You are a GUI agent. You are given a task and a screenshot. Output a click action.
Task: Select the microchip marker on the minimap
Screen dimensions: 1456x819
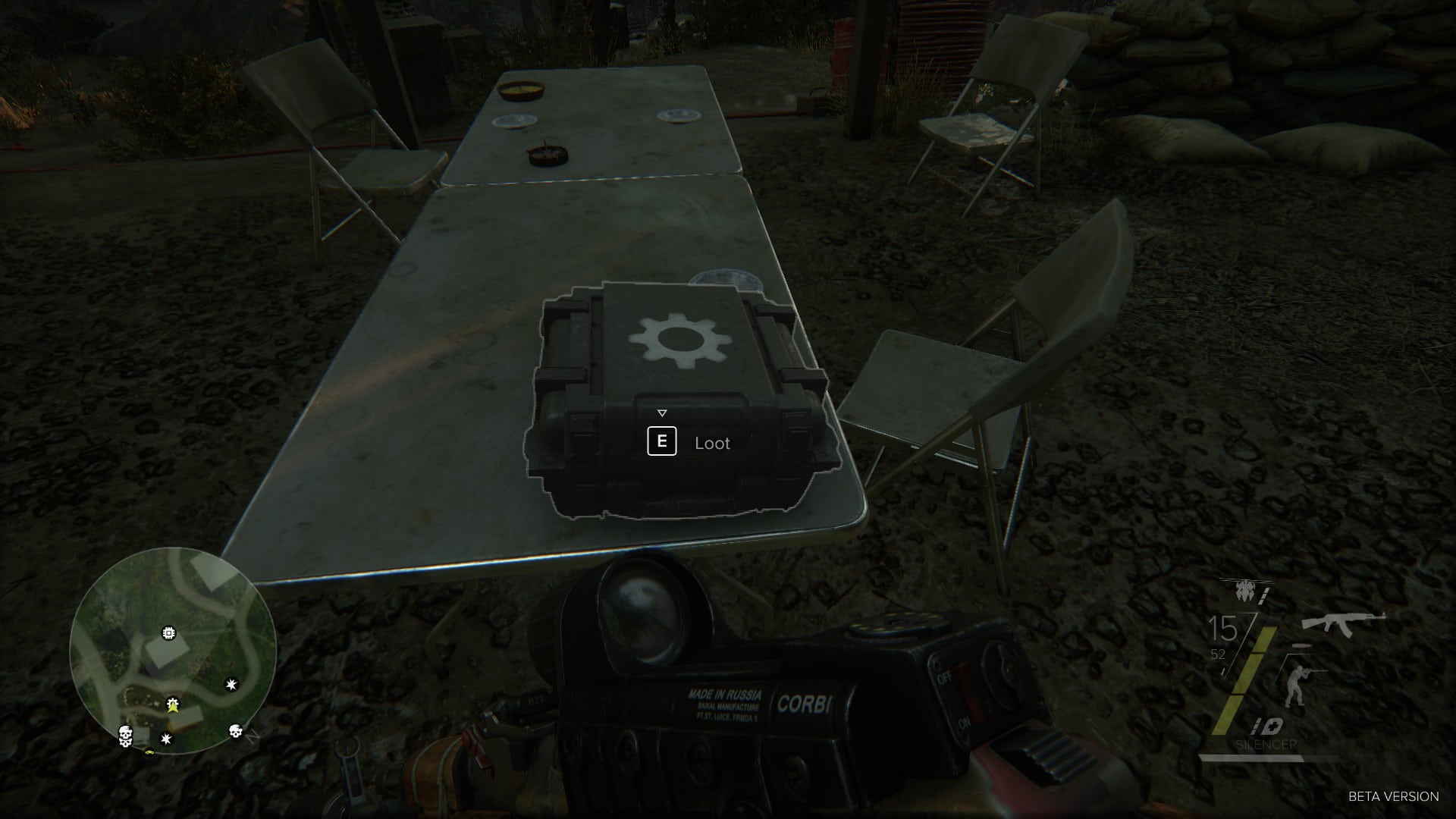168,632
